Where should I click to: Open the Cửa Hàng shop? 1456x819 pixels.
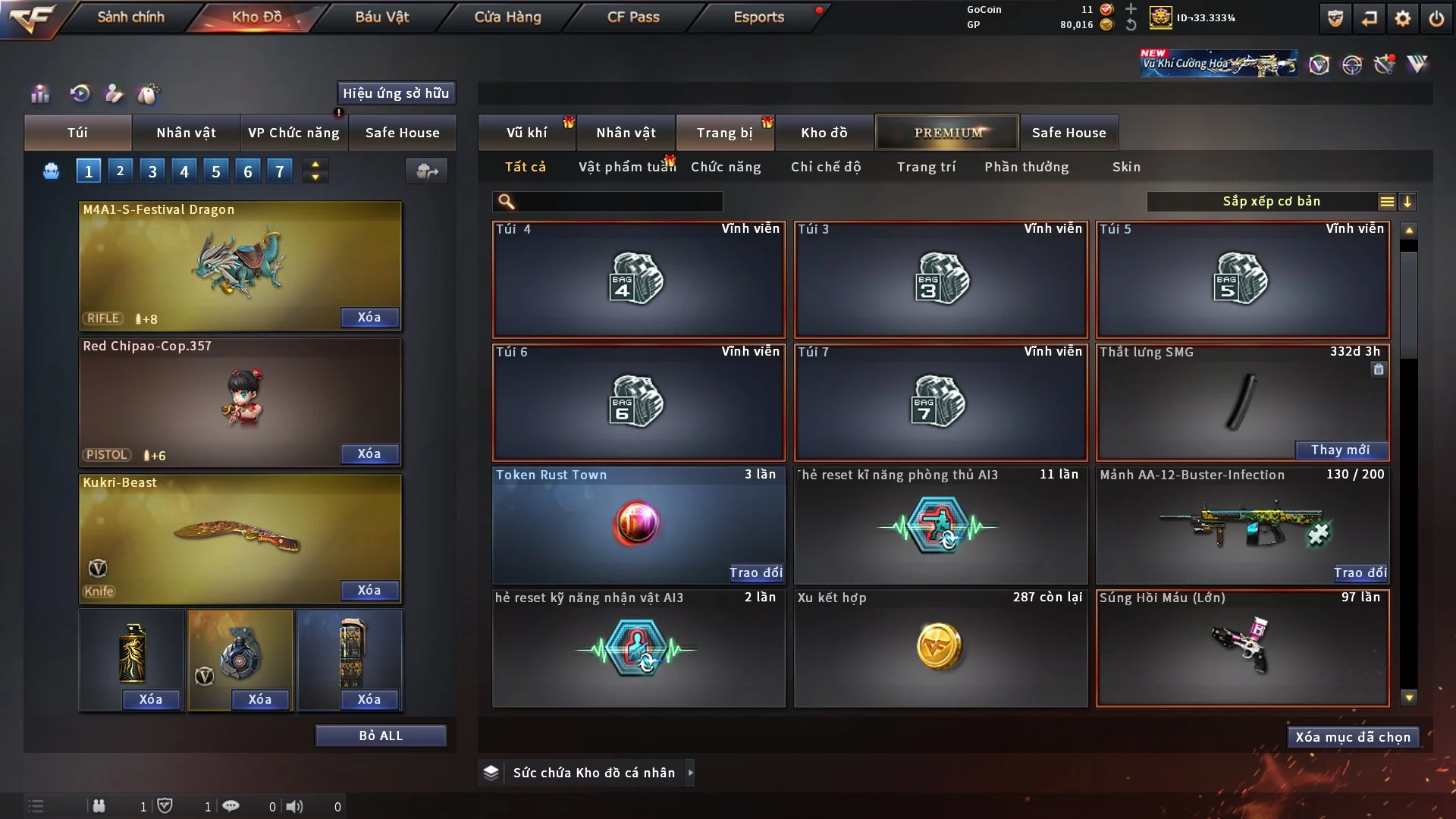[507, 17]
